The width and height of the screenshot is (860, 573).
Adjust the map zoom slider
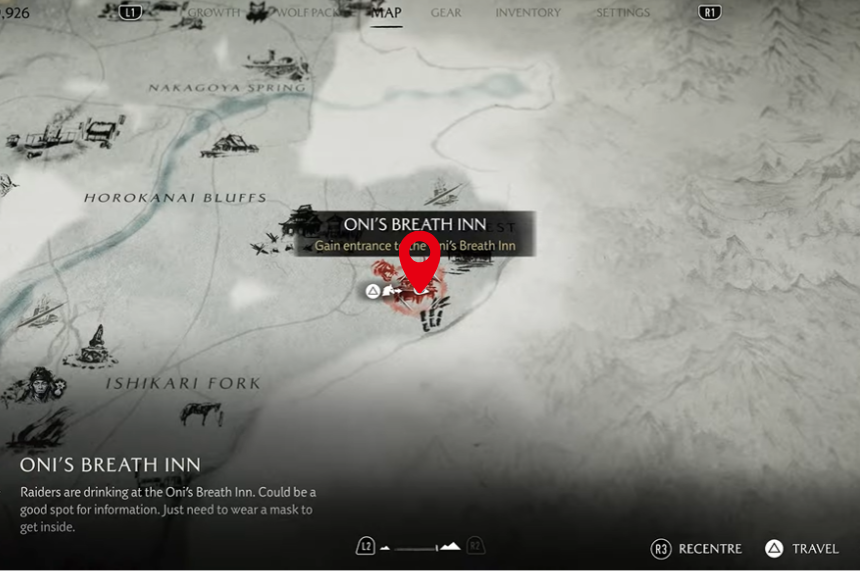[x=420, y=546]
